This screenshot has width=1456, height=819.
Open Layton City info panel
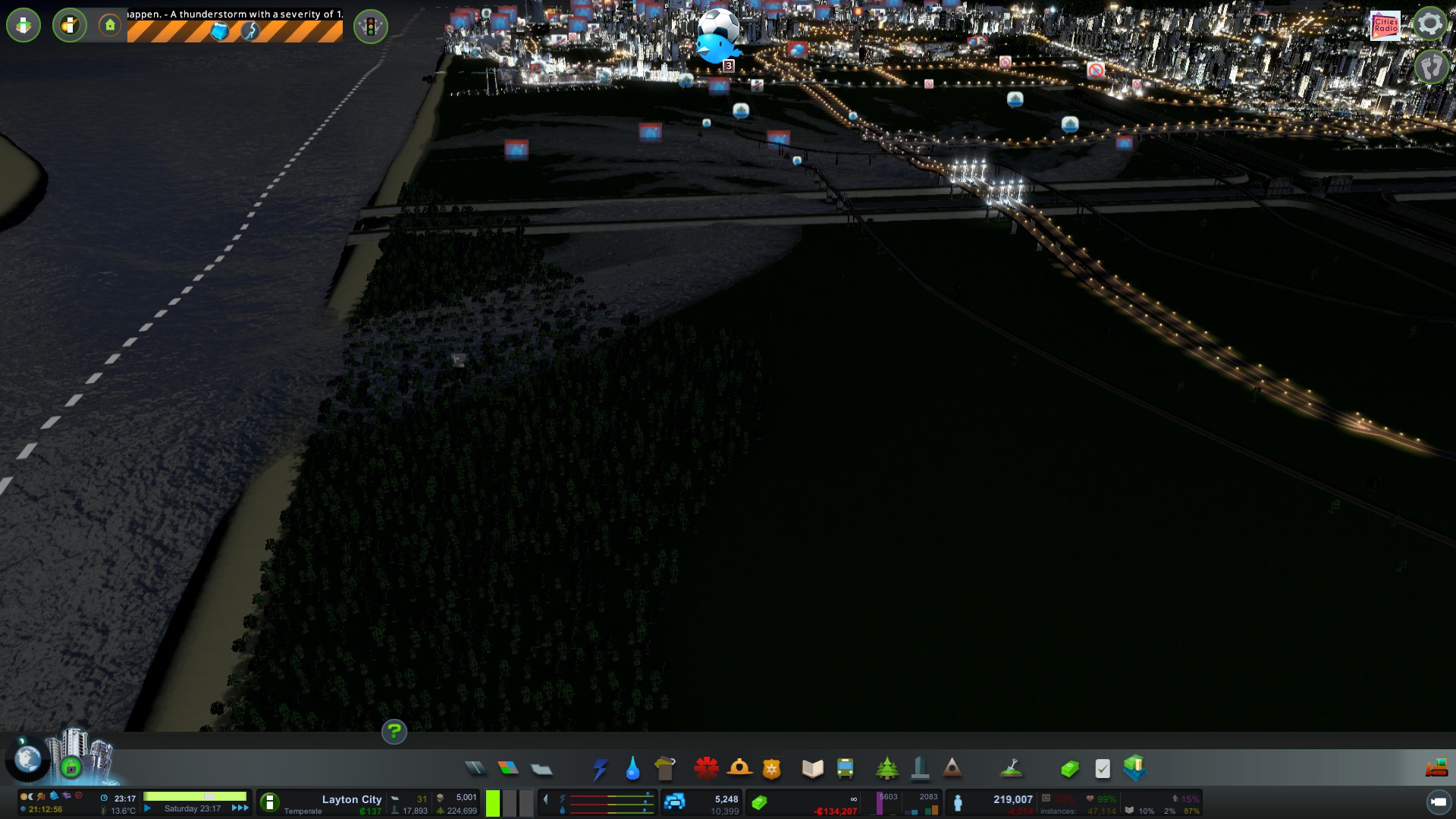(x=351, y=799)
